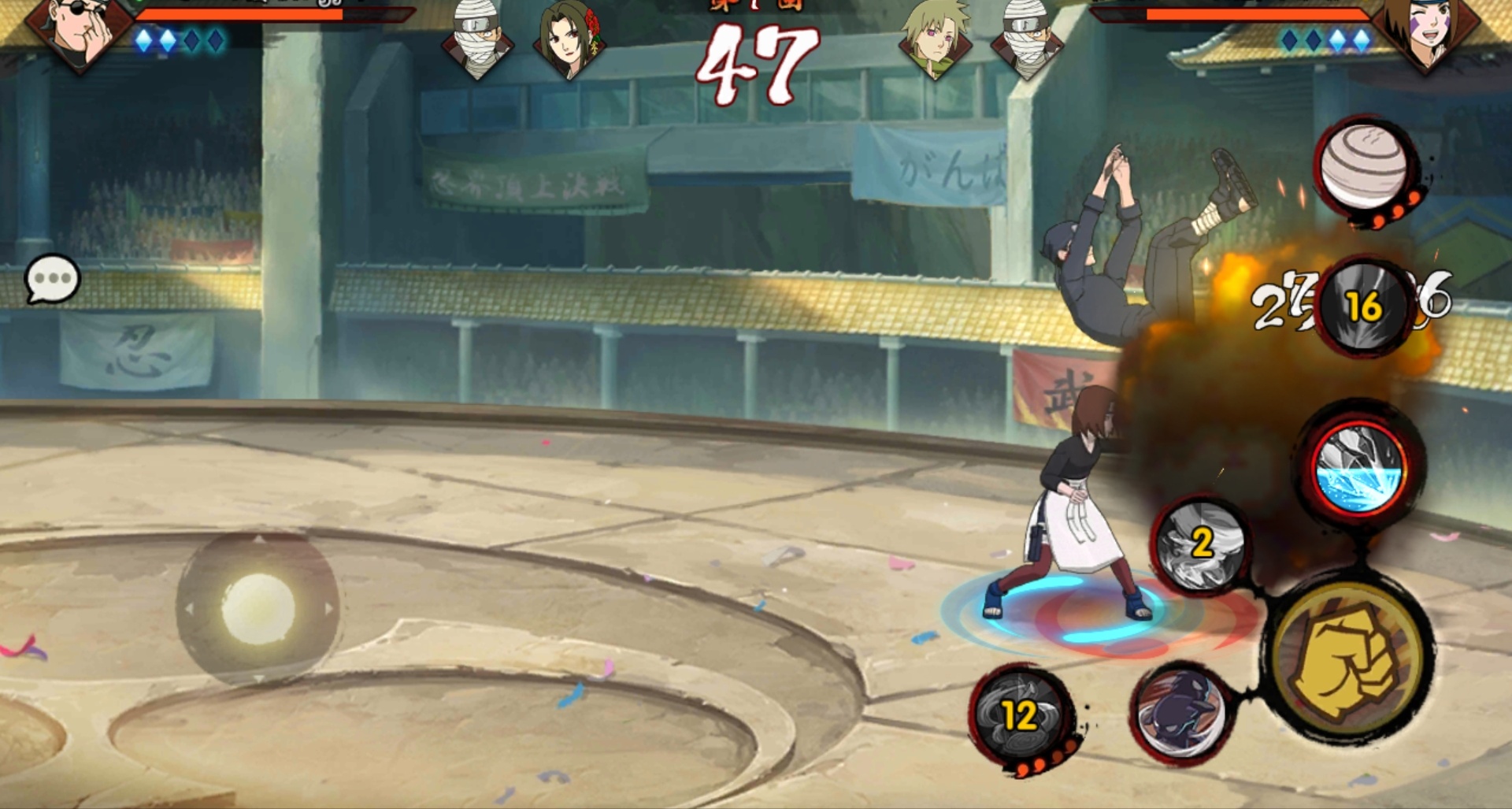Use the skill with cooldown 2
1512x809 pixels.
point(1200,544)
